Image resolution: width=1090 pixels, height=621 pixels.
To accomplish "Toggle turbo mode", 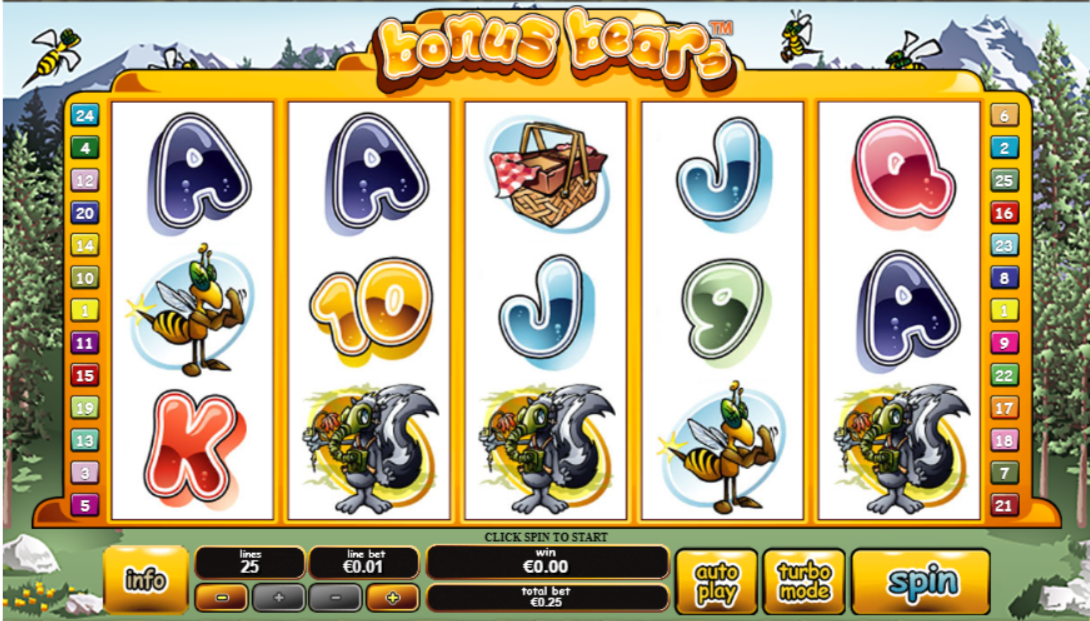I will (x=804, y=581).
